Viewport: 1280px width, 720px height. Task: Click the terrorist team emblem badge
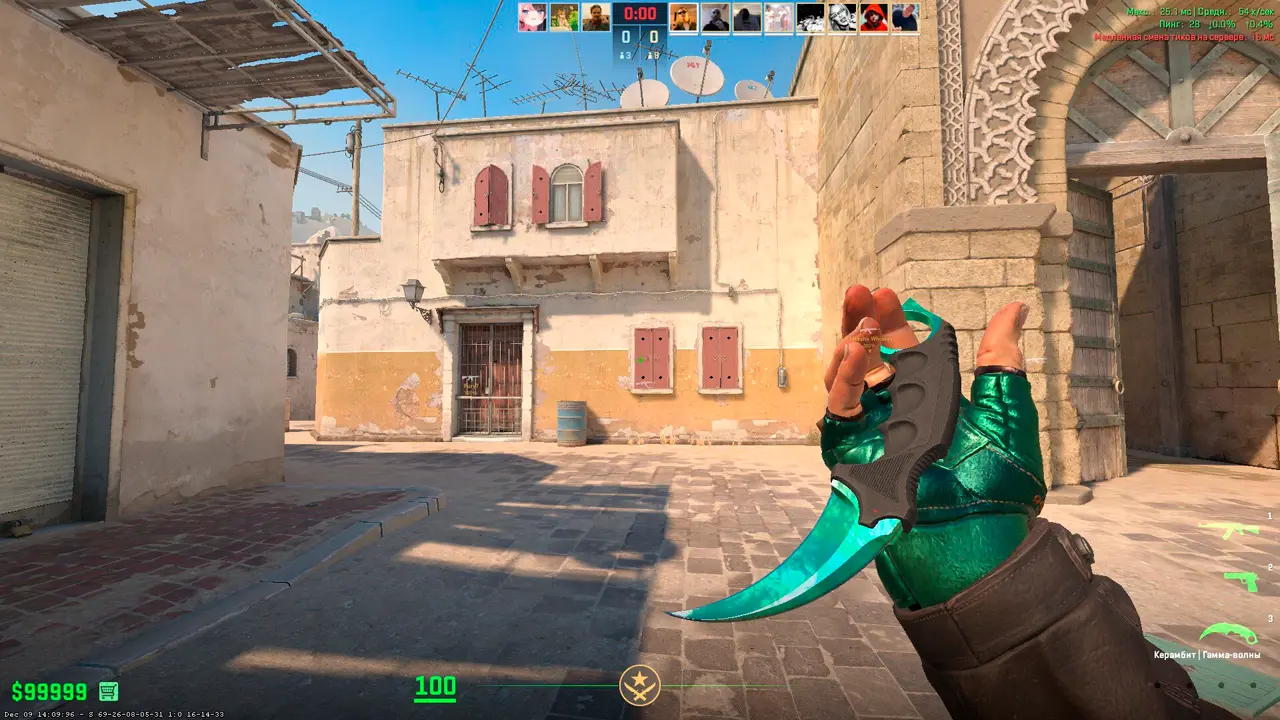coord(639,685)
